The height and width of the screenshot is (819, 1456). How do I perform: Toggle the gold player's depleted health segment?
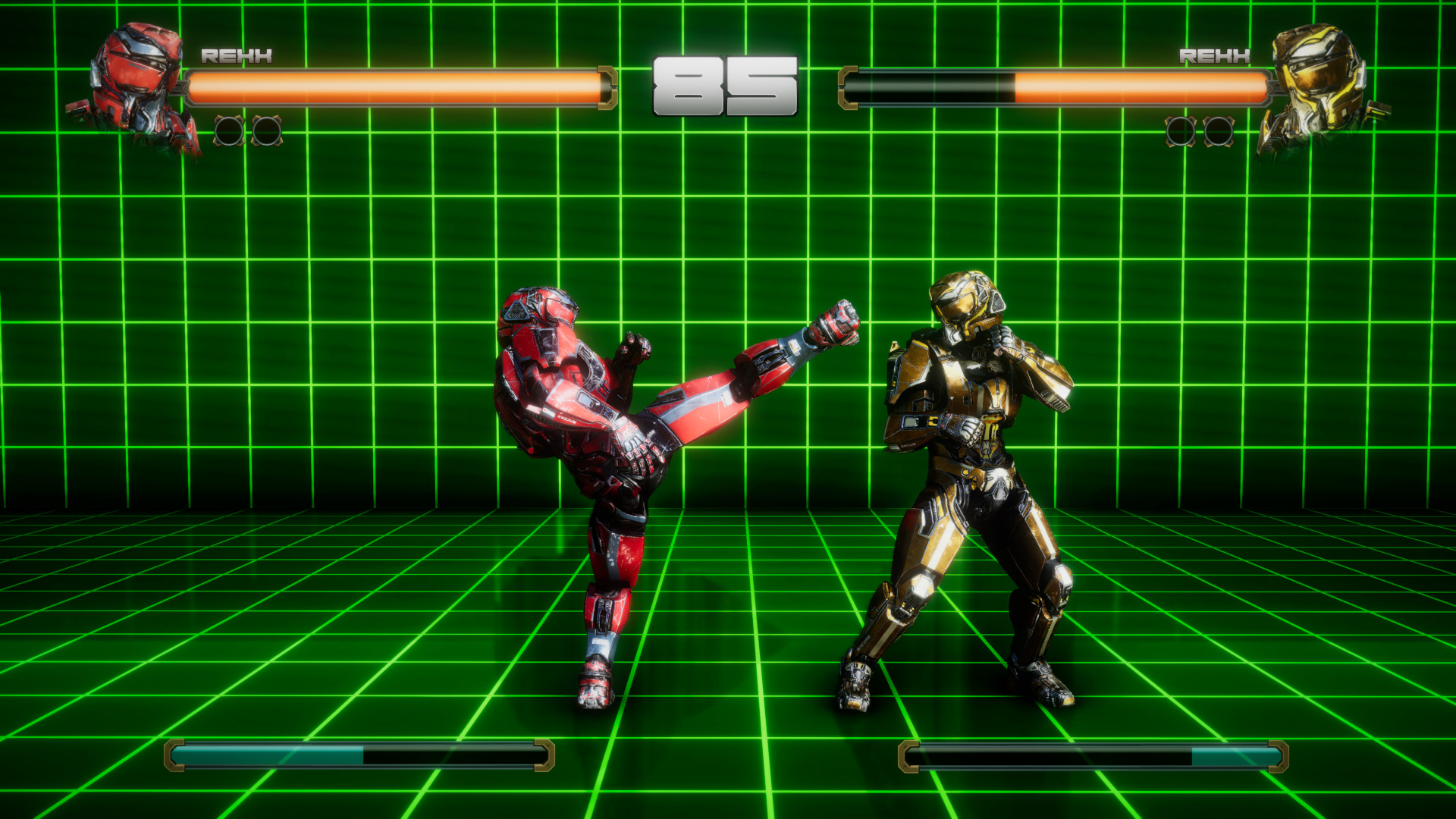(933, 83)
